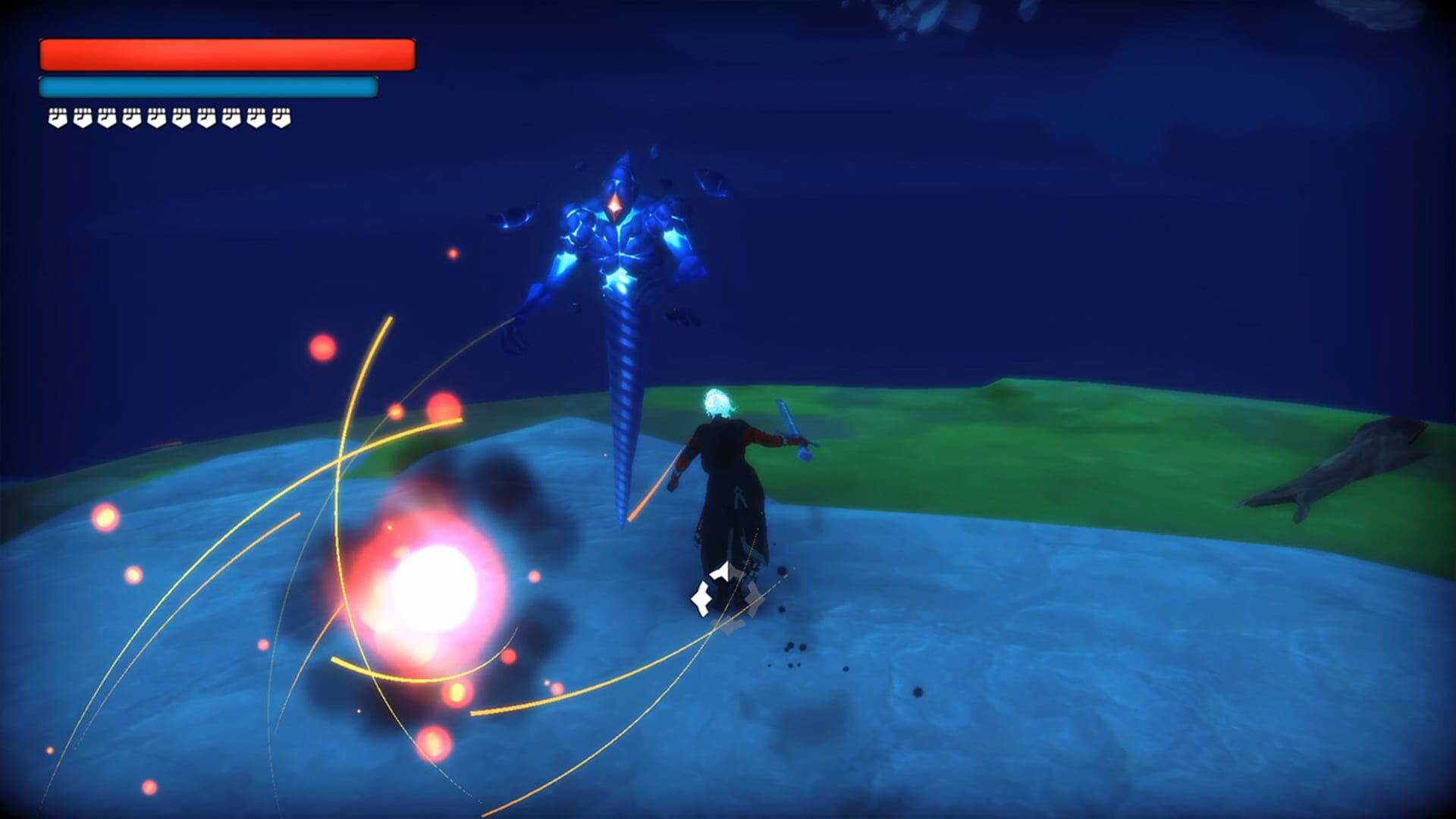Click the red enemy health bar
This screenshot has height=819, width=1456.
pos(227,53)
